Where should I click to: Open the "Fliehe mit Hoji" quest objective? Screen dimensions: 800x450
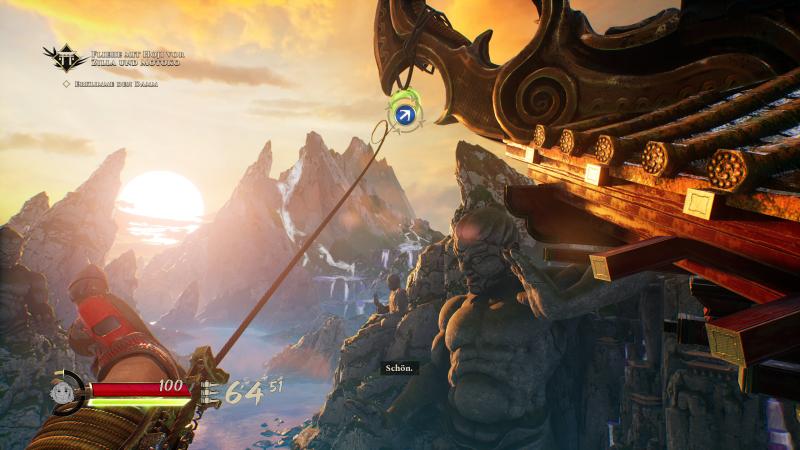click(x=137, y=58)
